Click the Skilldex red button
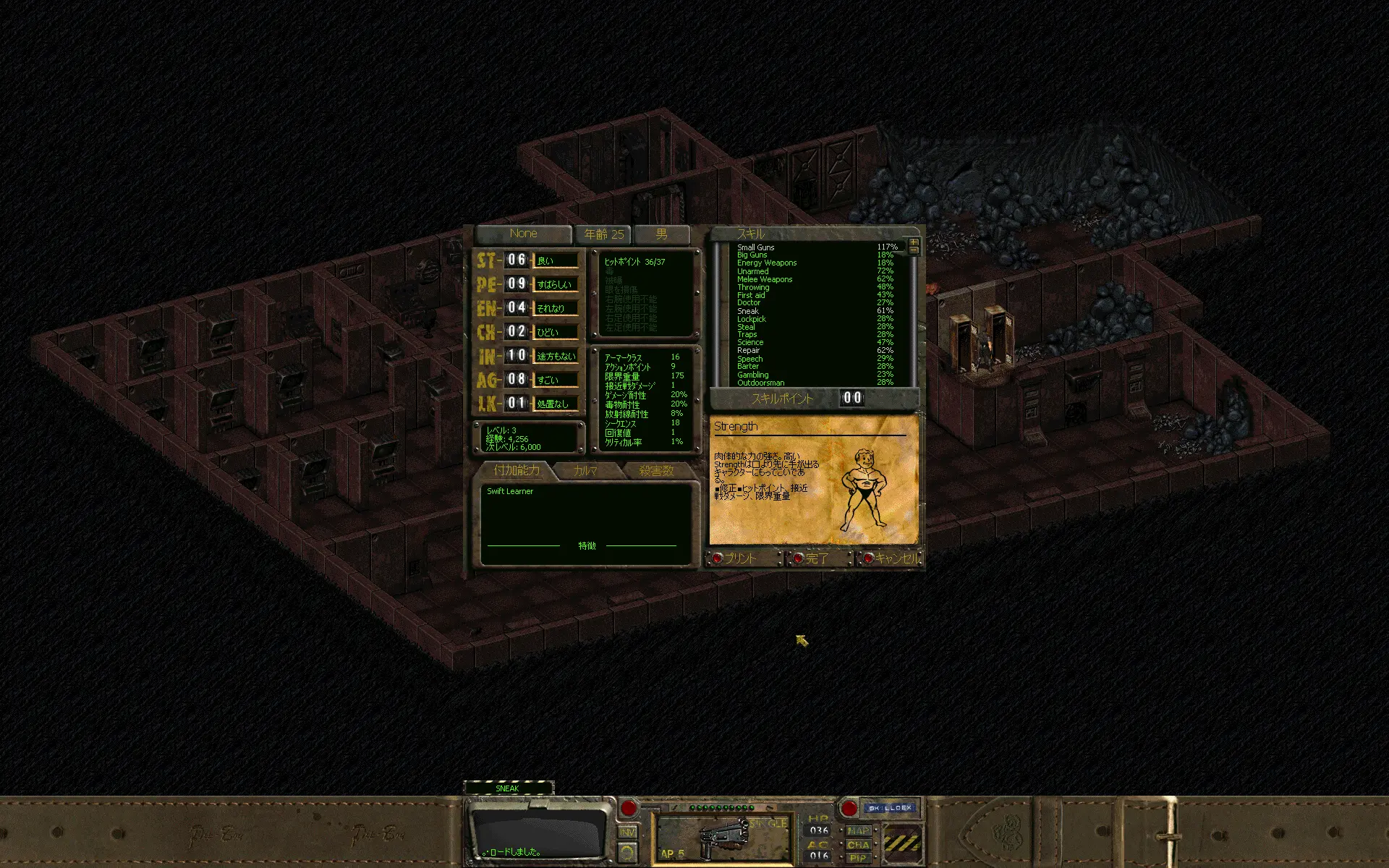Viewport: 1389px width, 868px height. point(849,808)
